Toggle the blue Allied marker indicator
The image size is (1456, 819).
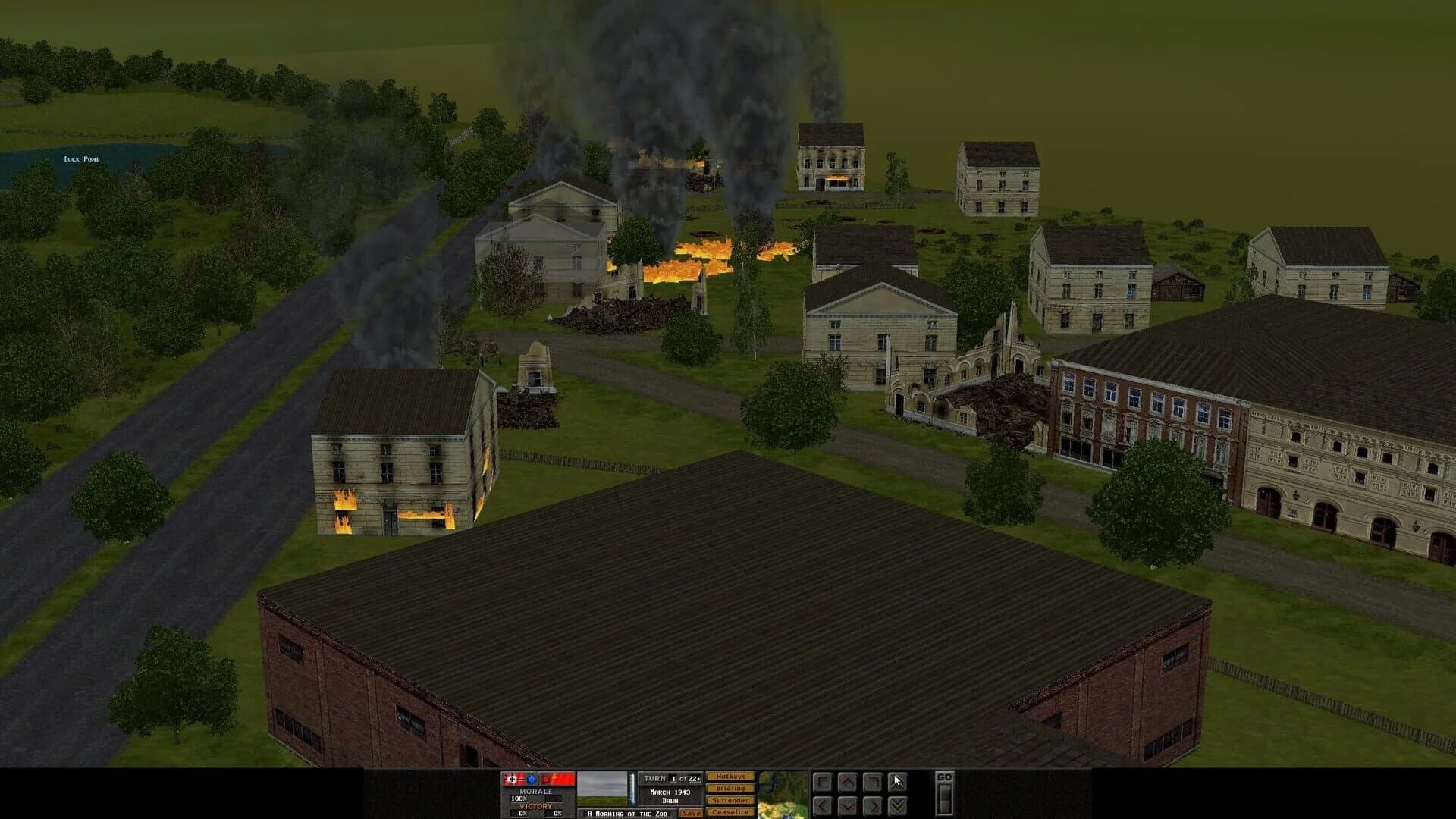(x=531, y=779)
